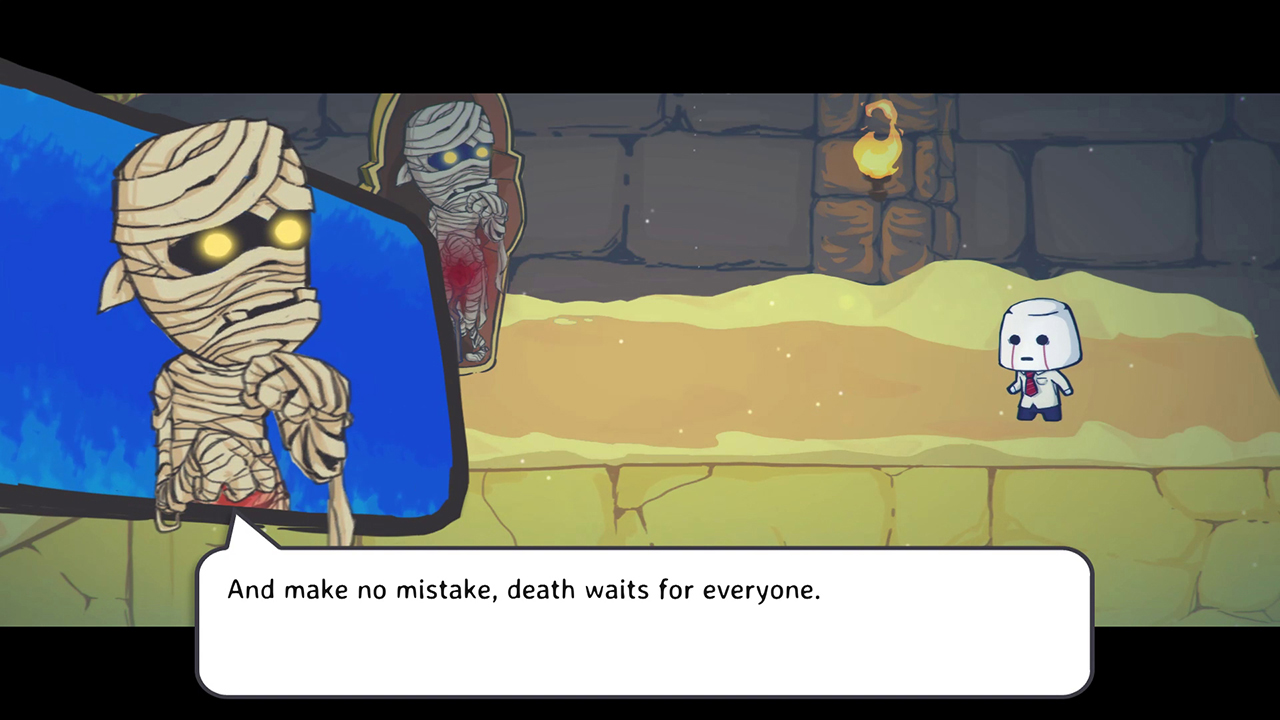Image resolution: width=1280 pixels, height=720 pixels.
Task: Click the sandy ledge Hatty stands on
Action: tap(1040, 440)
